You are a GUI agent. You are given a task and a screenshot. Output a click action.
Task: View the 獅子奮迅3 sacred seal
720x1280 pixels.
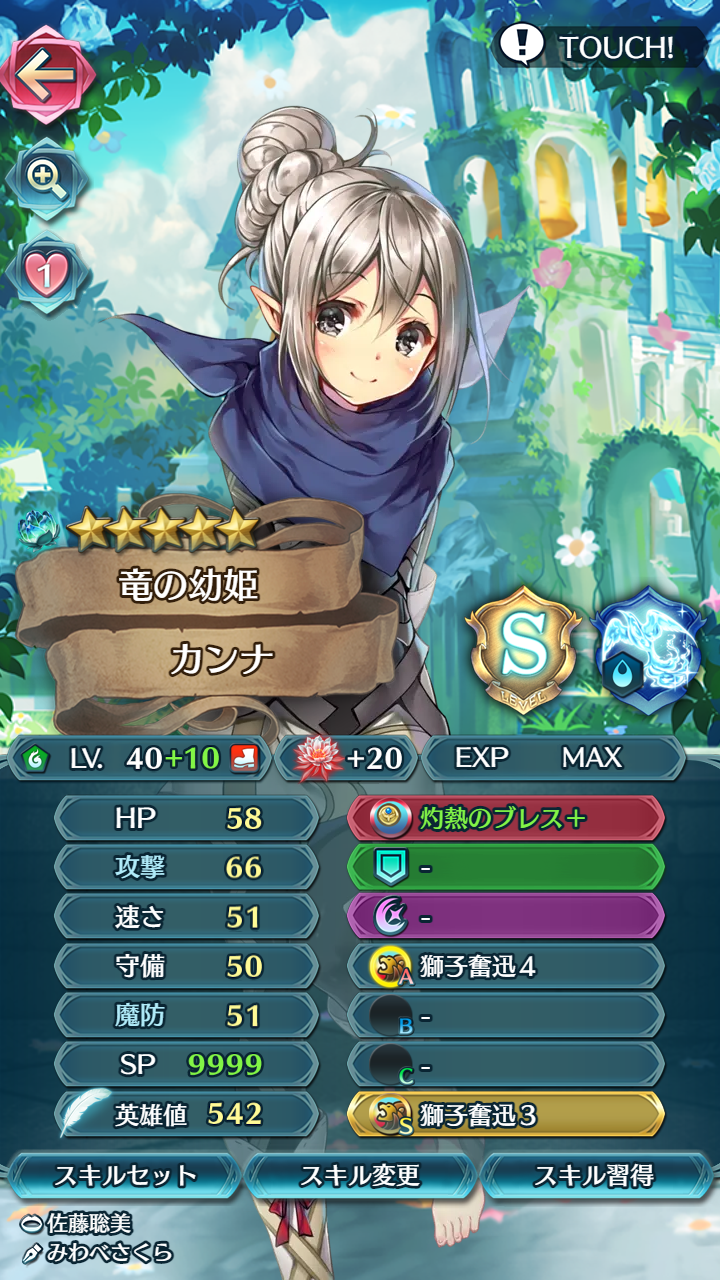pos(506,1114)
